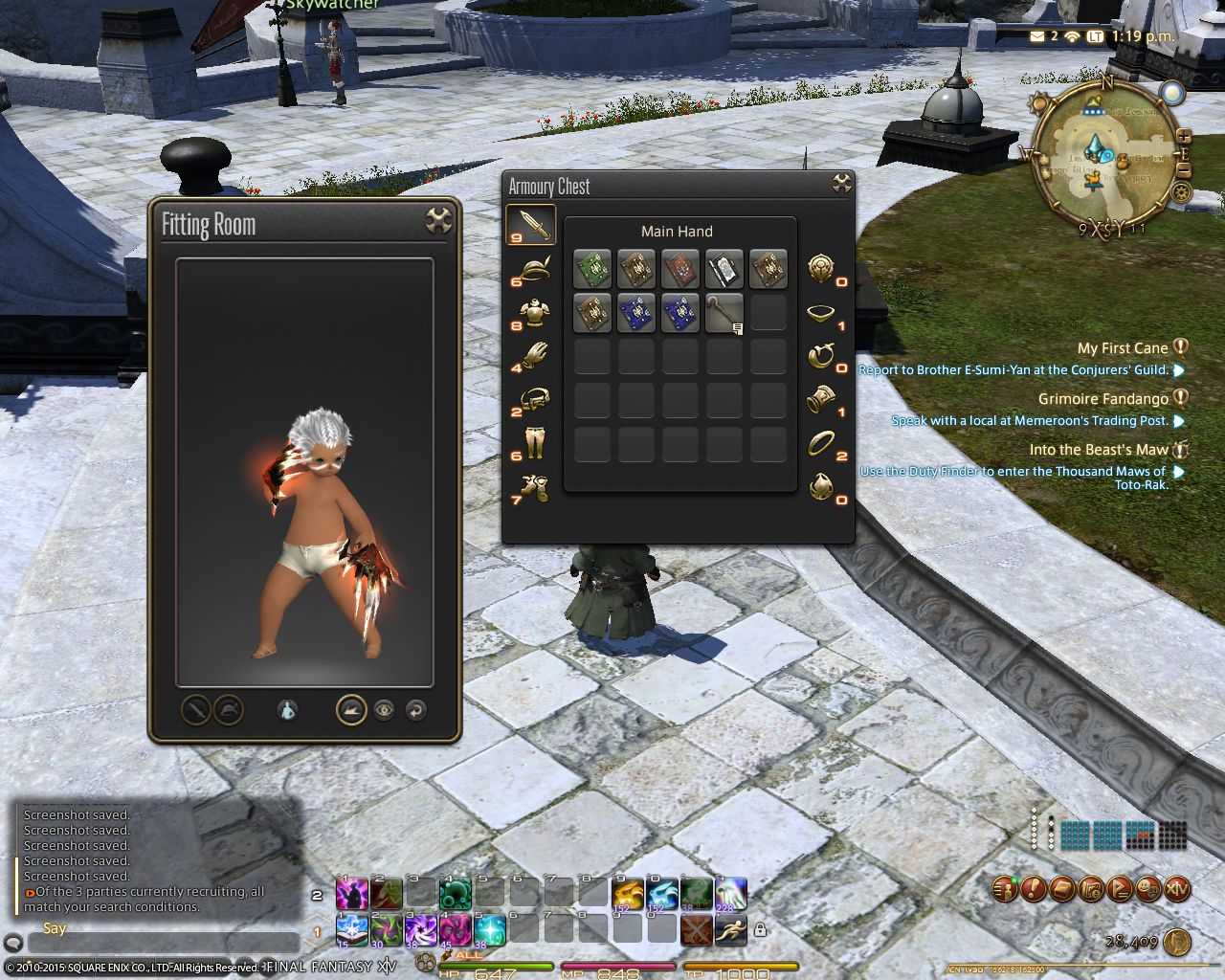Select the Main Hand weapon slot in Armoury Chest

coord(531,223)
